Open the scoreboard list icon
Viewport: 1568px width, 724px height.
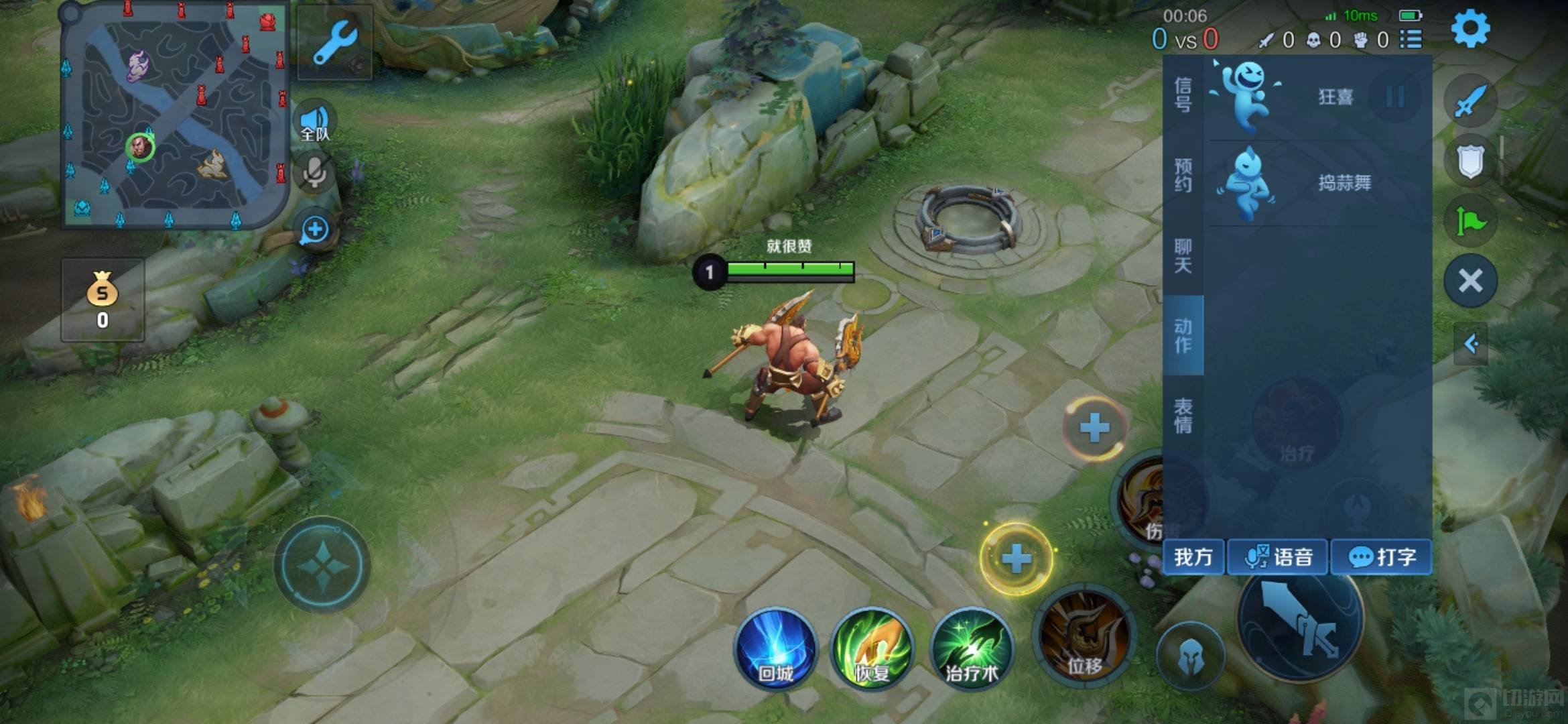tap(1411, 40)
